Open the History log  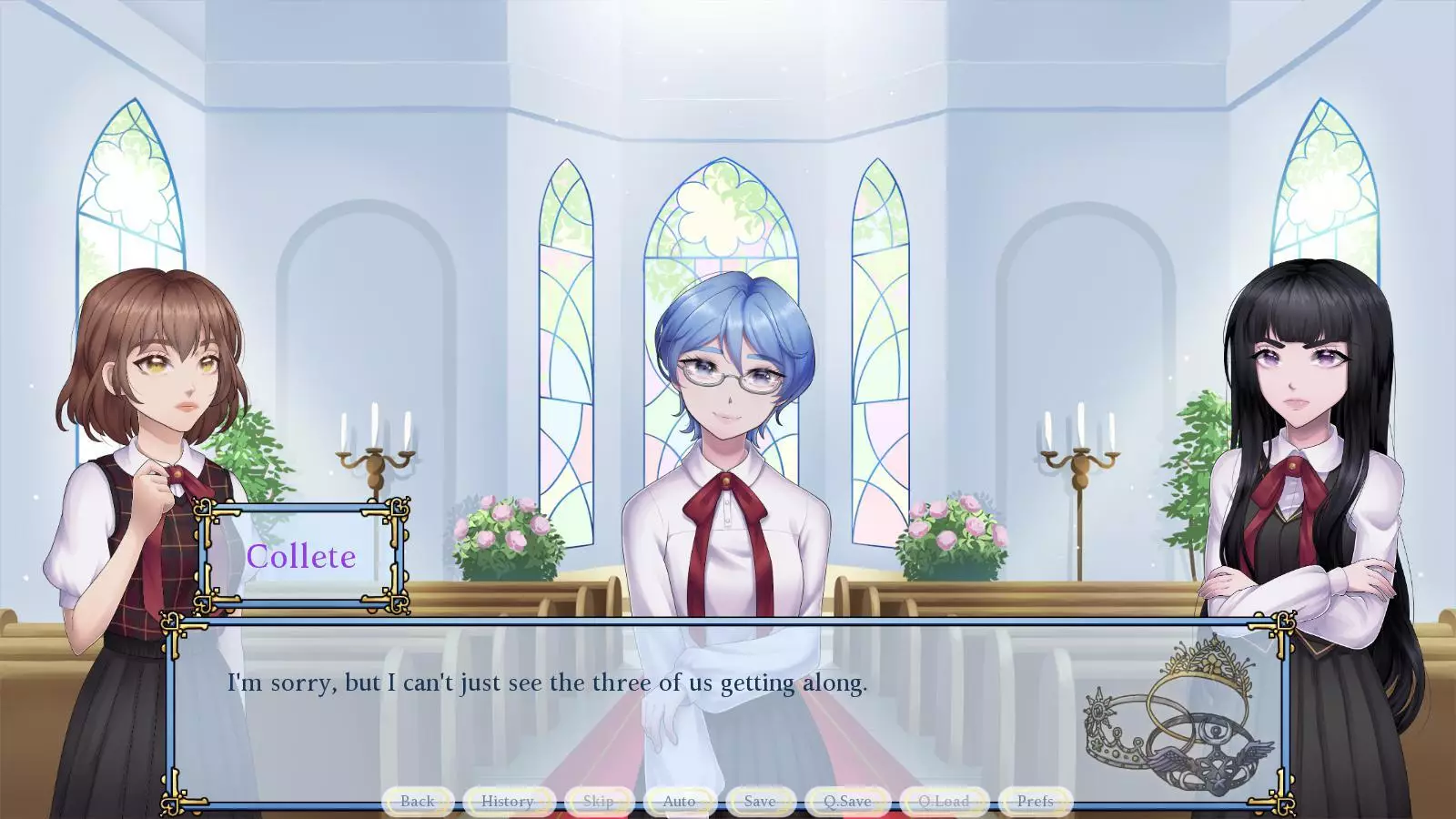507,802
